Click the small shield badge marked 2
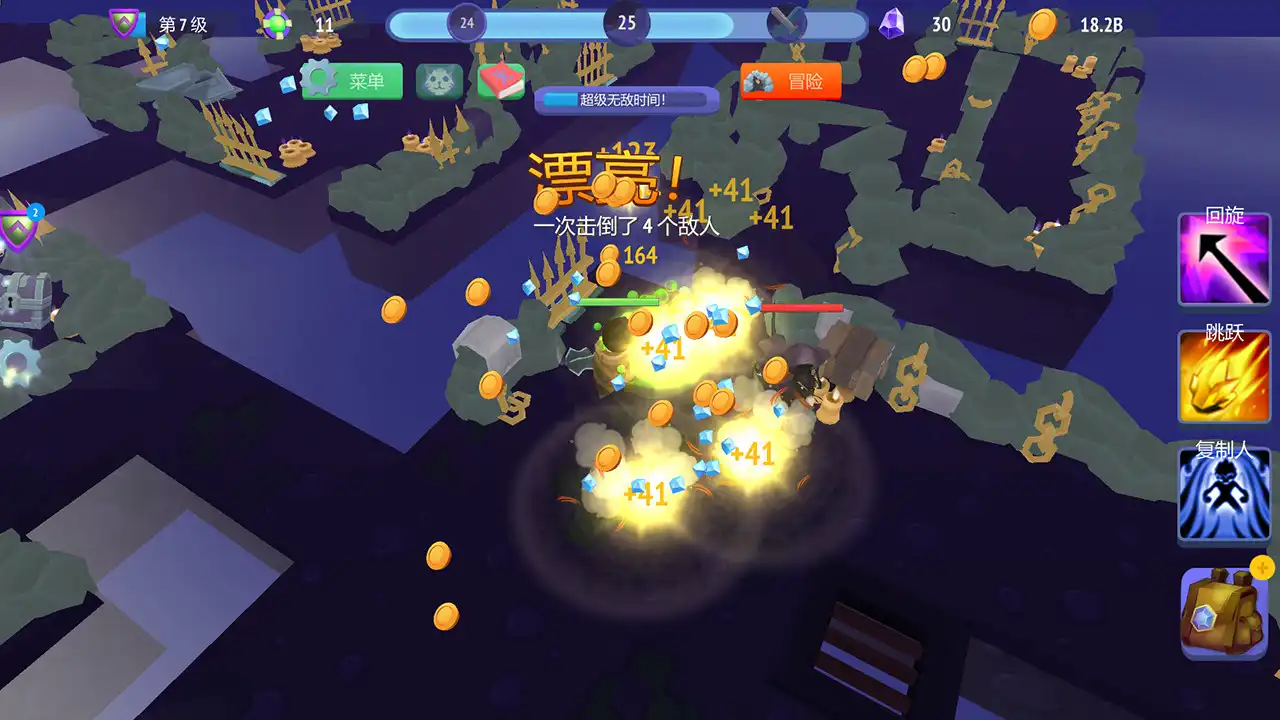Image resolution: width=1280 pixels, height=720 pixels. (x=34, y=210)
